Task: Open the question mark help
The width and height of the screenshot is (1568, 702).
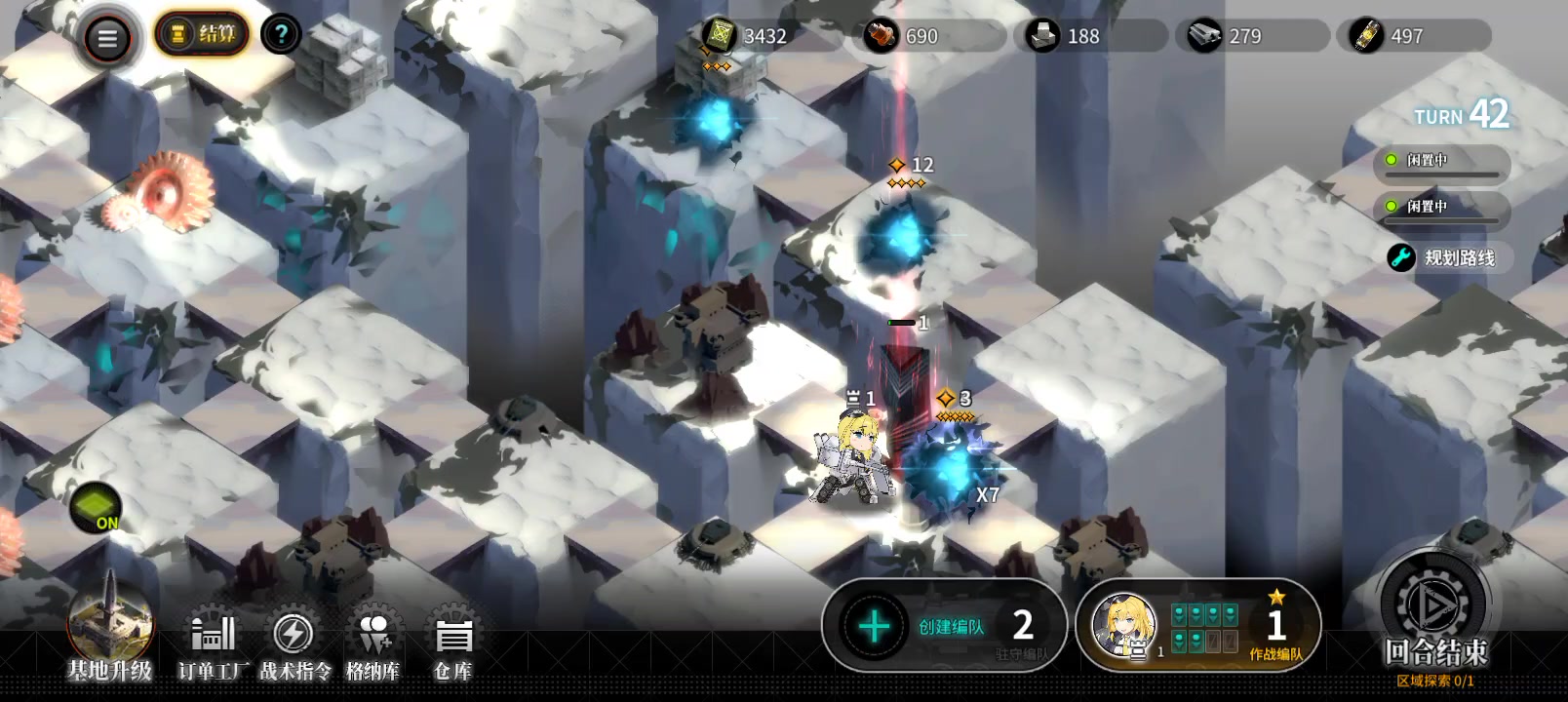Action: [281, 36]
